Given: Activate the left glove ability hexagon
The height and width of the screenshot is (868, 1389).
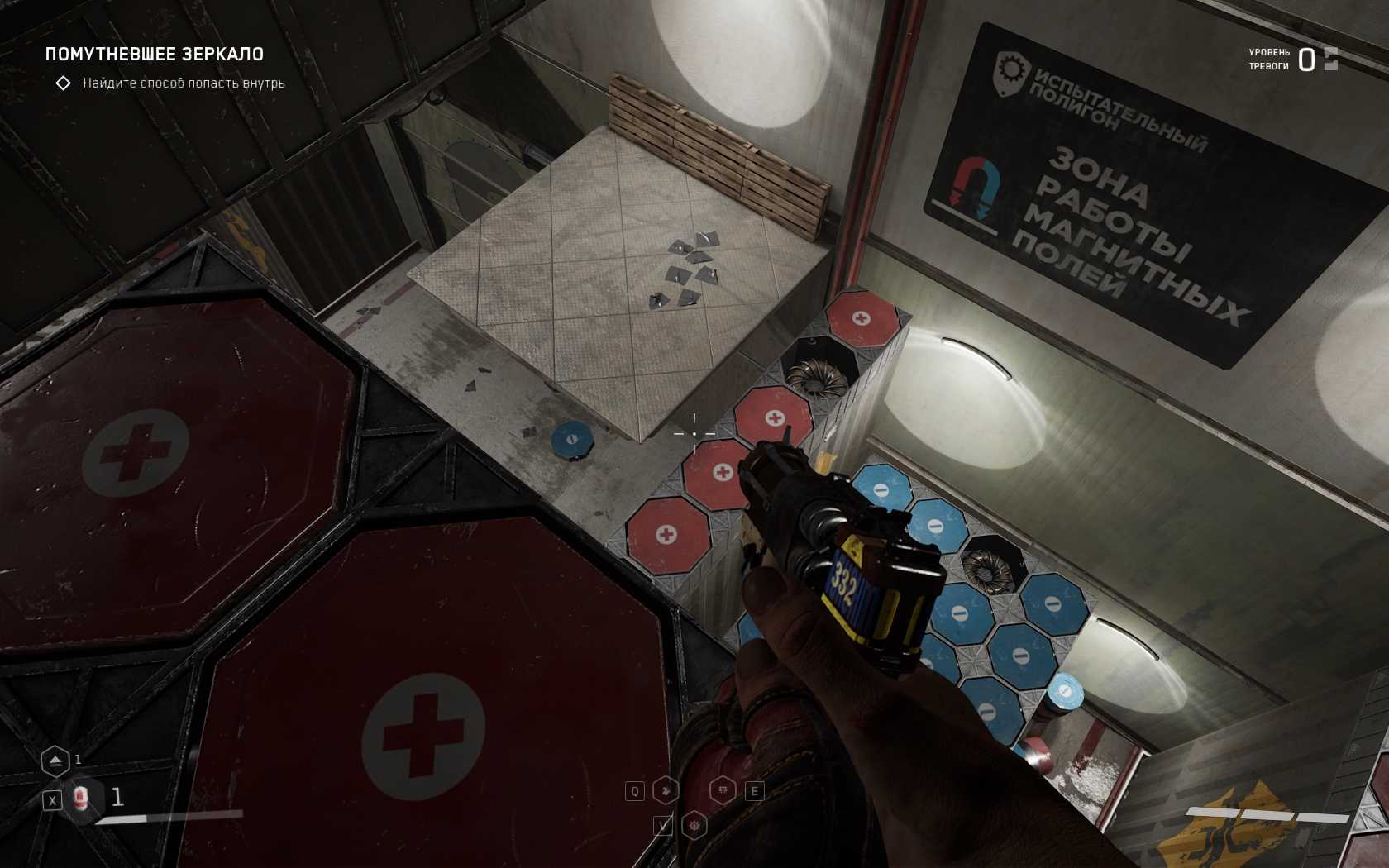Looking at the screenshot, I should (x=666, y=791).
